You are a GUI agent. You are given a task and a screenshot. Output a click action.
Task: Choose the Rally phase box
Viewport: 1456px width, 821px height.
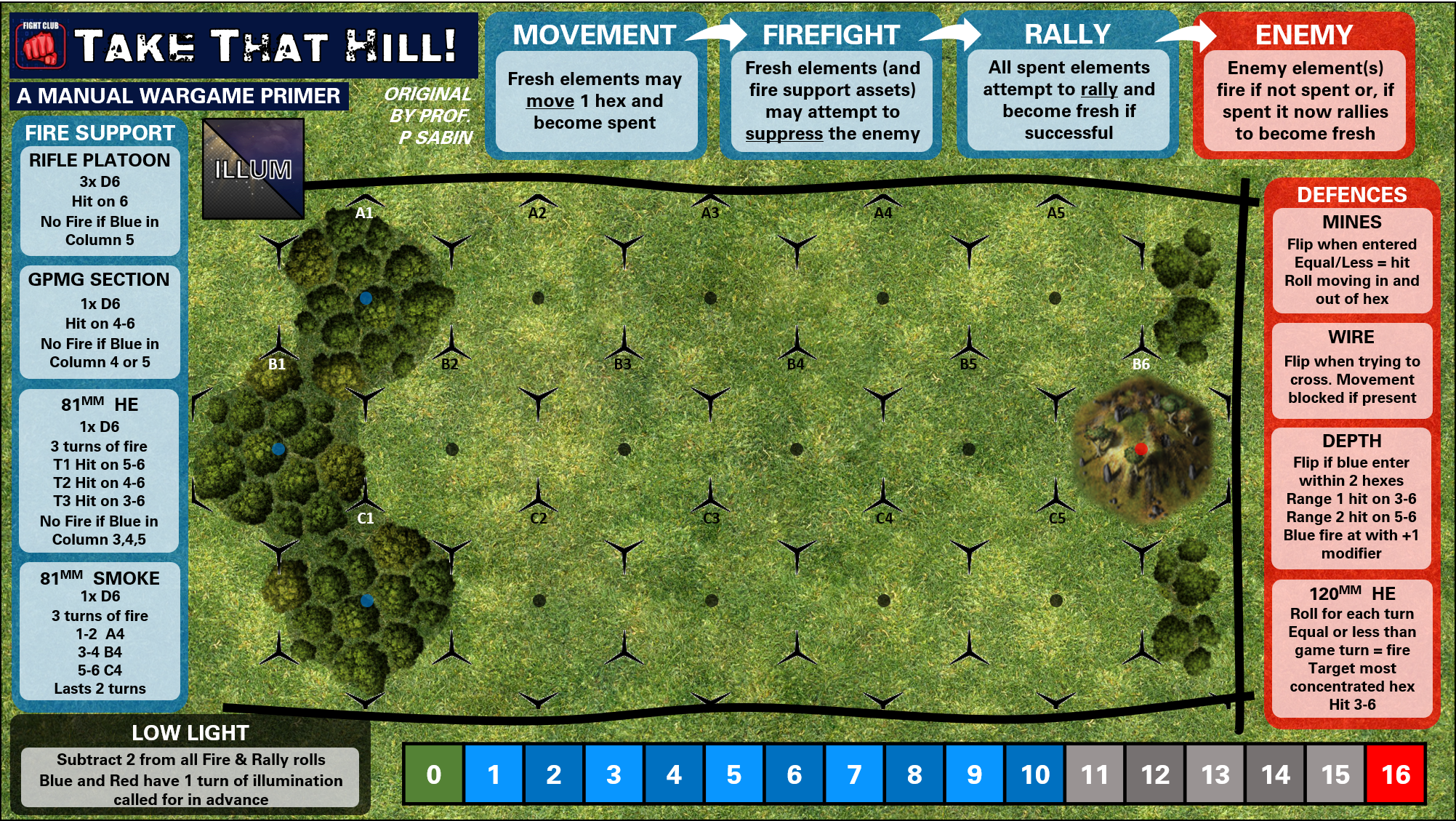[x=1069, y=100]
